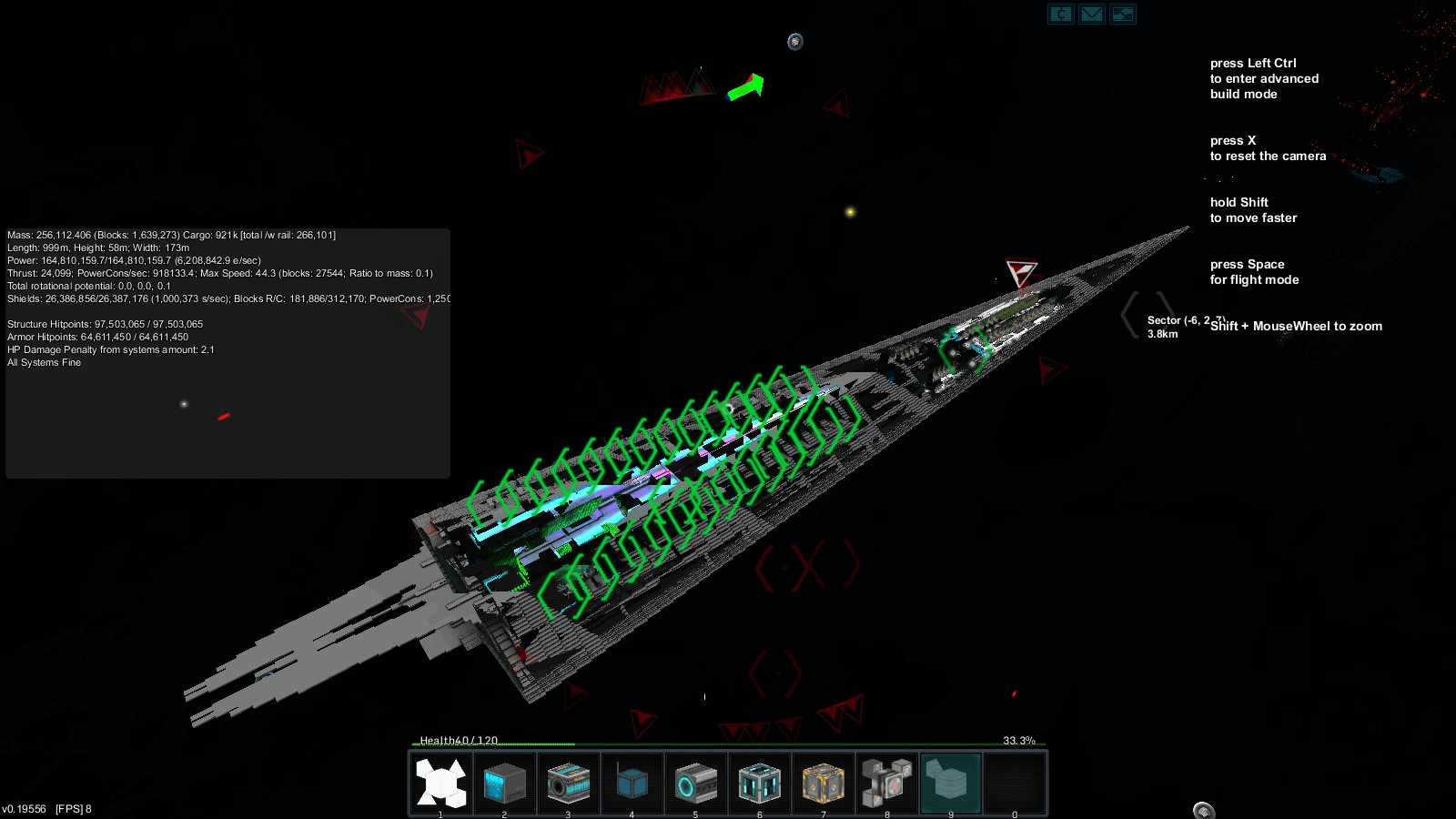
Task: Open the trade arrows icon
Action: pos(1123,14)
